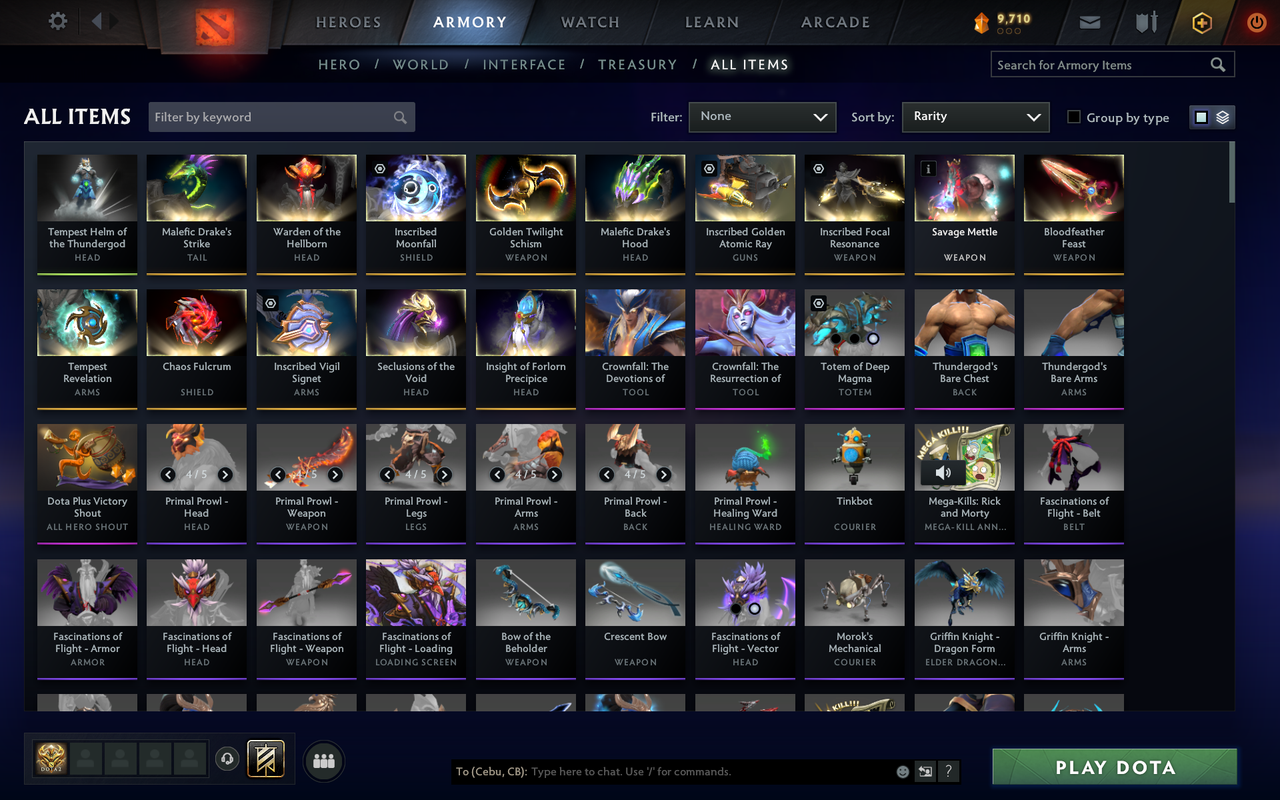Open the Armory shield and sword icon
The image size is (1280, 800).
pos(1145,21)
